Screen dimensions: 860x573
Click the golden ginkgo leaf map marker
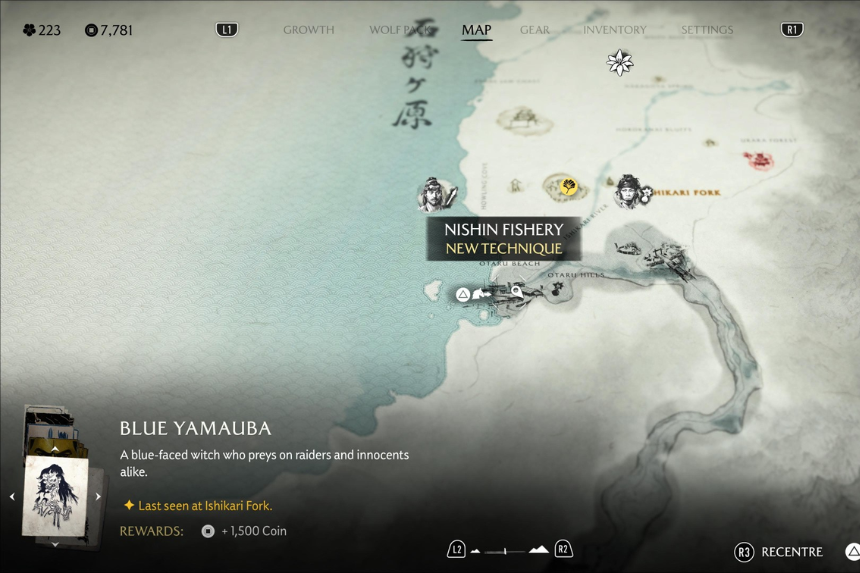(x=568, y=186)
